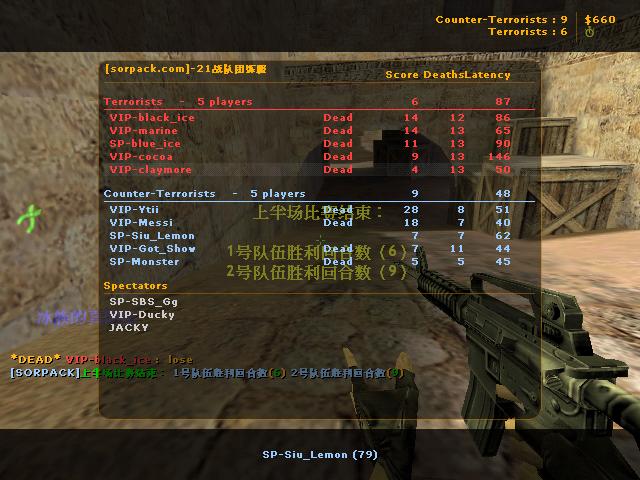Choose spectator VIP-Ducky from the list
640x480 pixels.
[141, 315]
